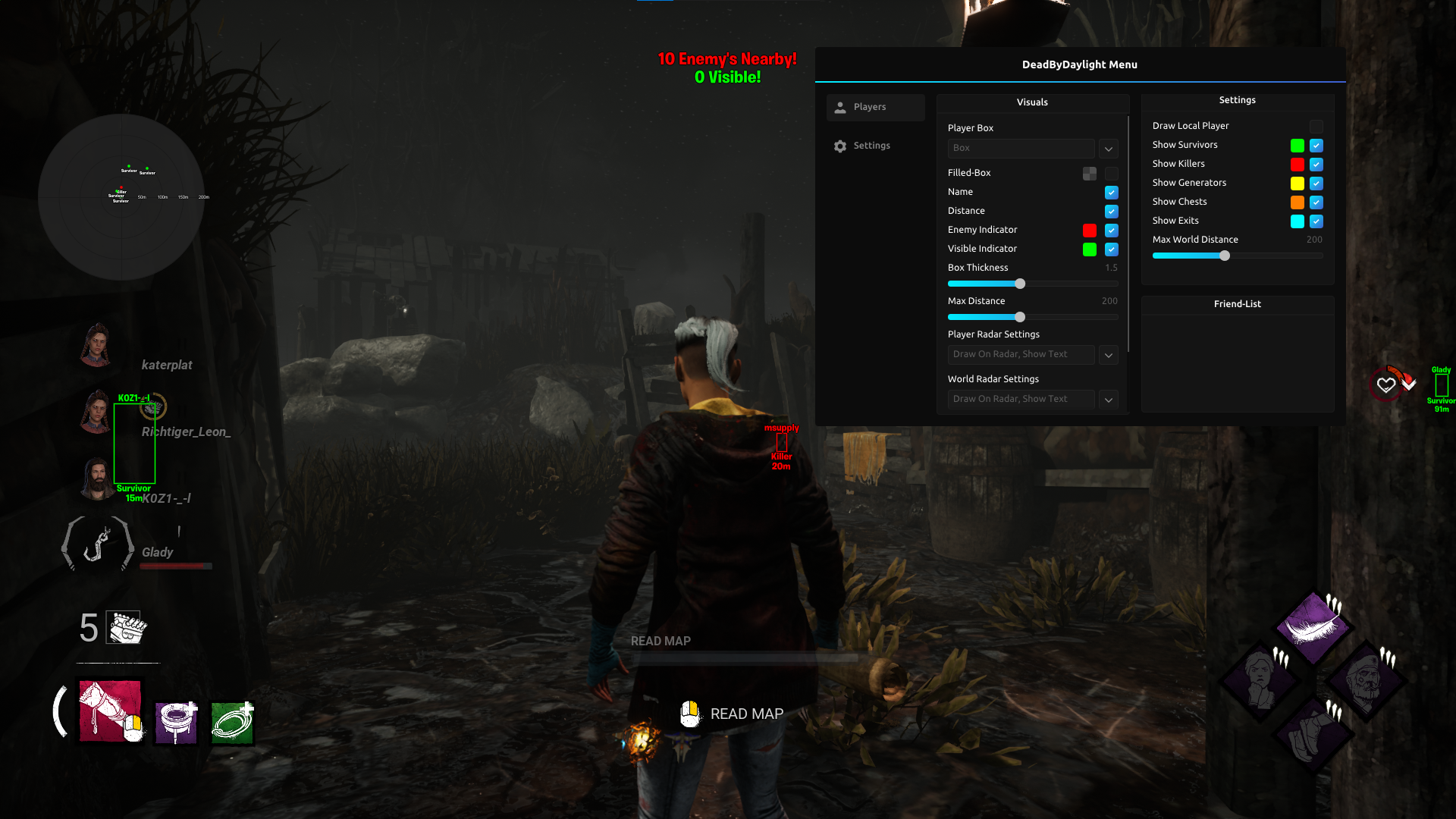Toggle the Show Chests checkbox

[1316, 202]
